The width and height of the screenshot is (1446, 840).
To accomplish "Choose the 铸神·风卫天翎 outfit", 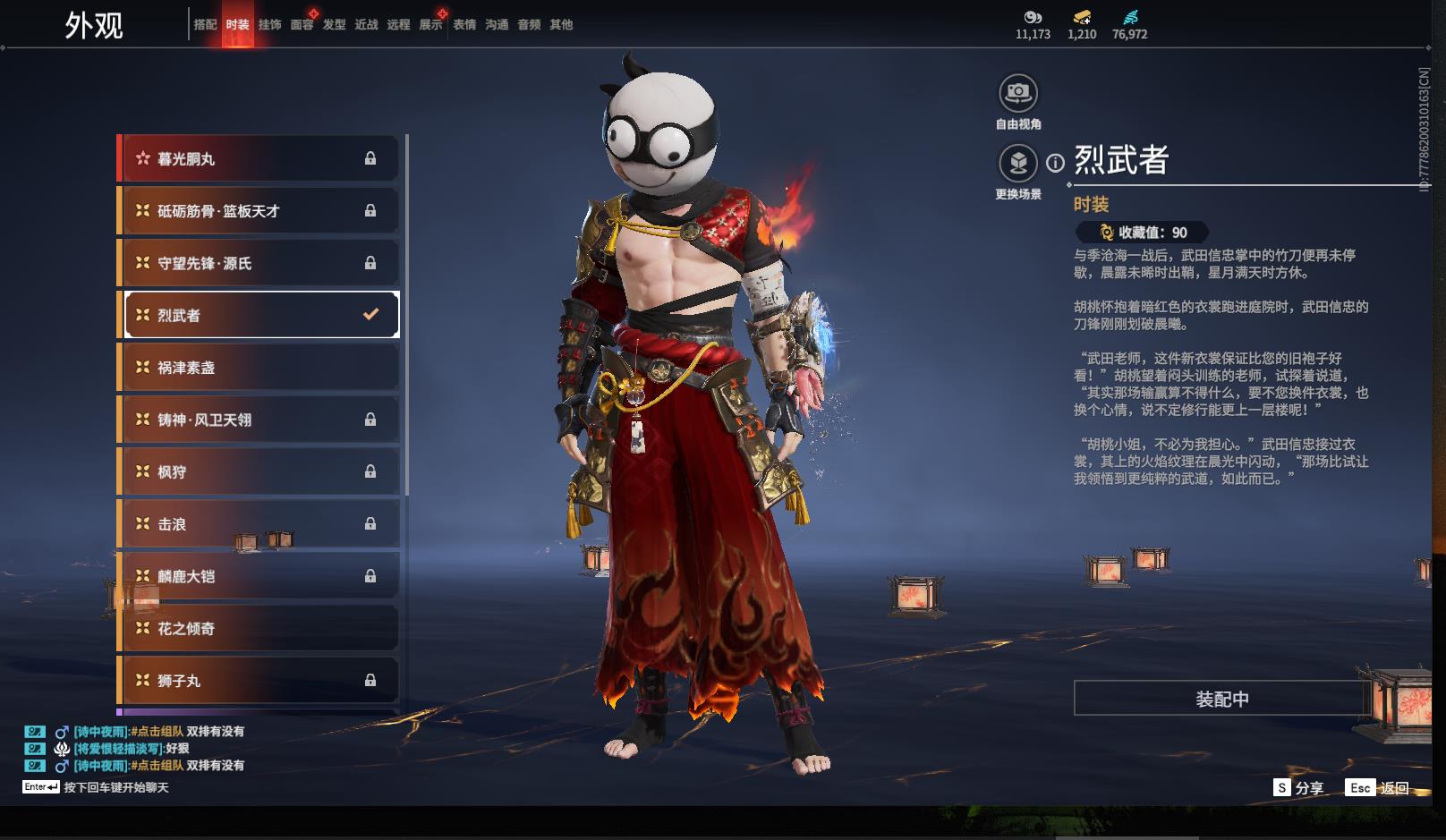I will pos(259,420).
